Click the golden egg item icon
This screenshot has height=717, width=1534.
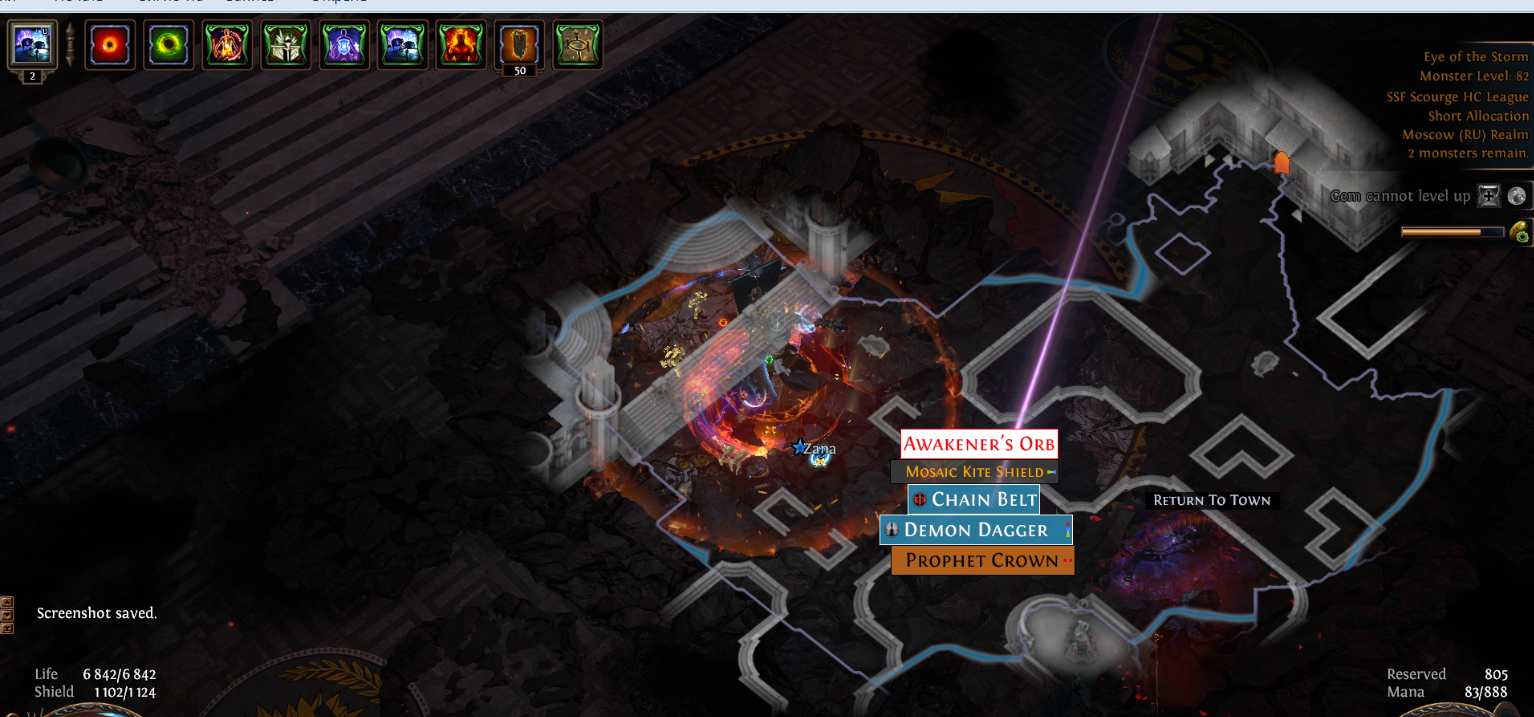pos(1520,232)
